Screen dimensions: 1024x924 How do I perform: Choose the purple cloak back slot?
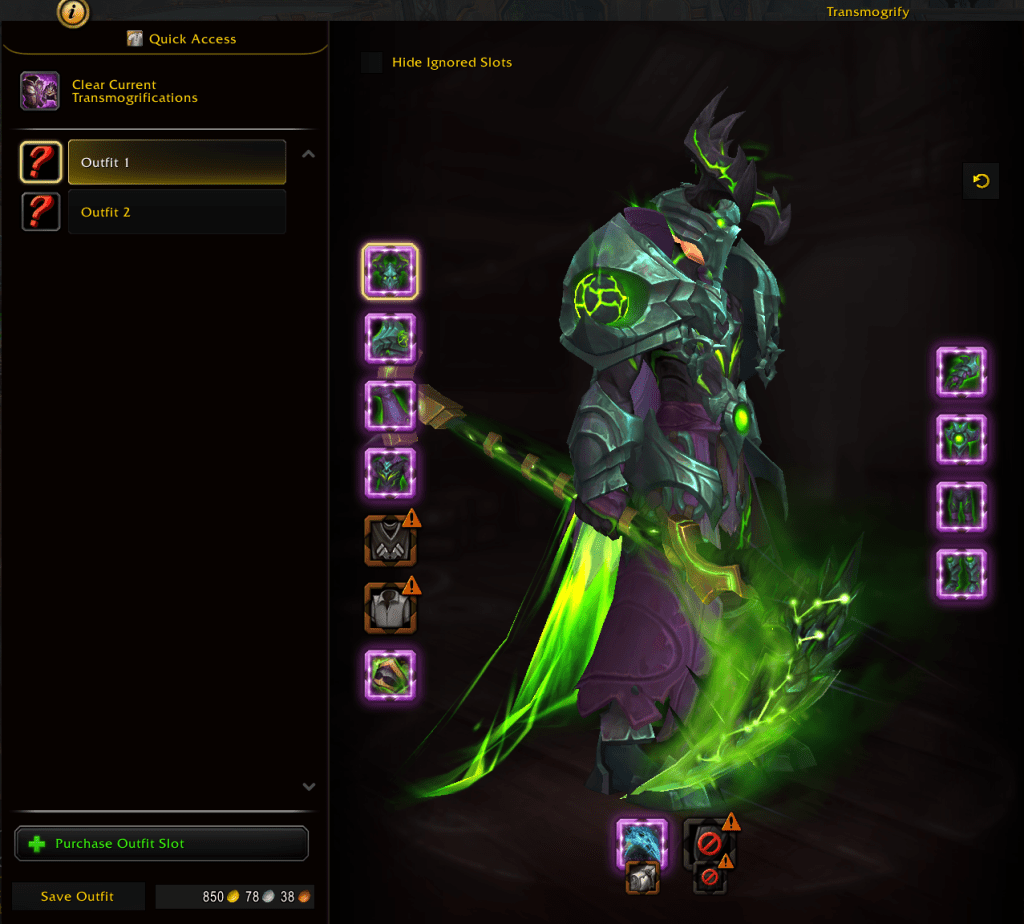tap(390, 405)
